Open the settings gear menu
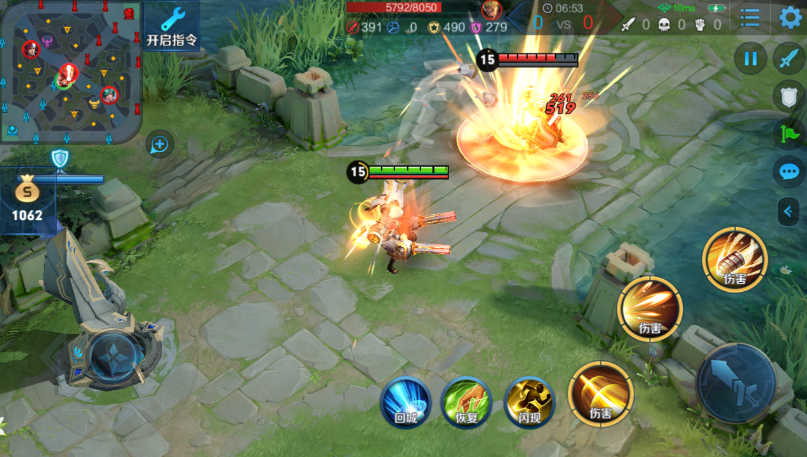 click(x=790, y=17)
